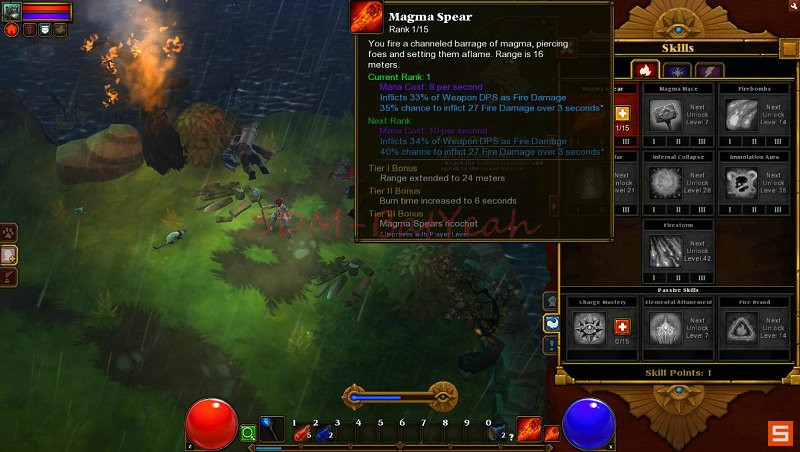Add a skill point to Magma Spear
Viewport: 800px width, 452px height.
click(622, 114)
